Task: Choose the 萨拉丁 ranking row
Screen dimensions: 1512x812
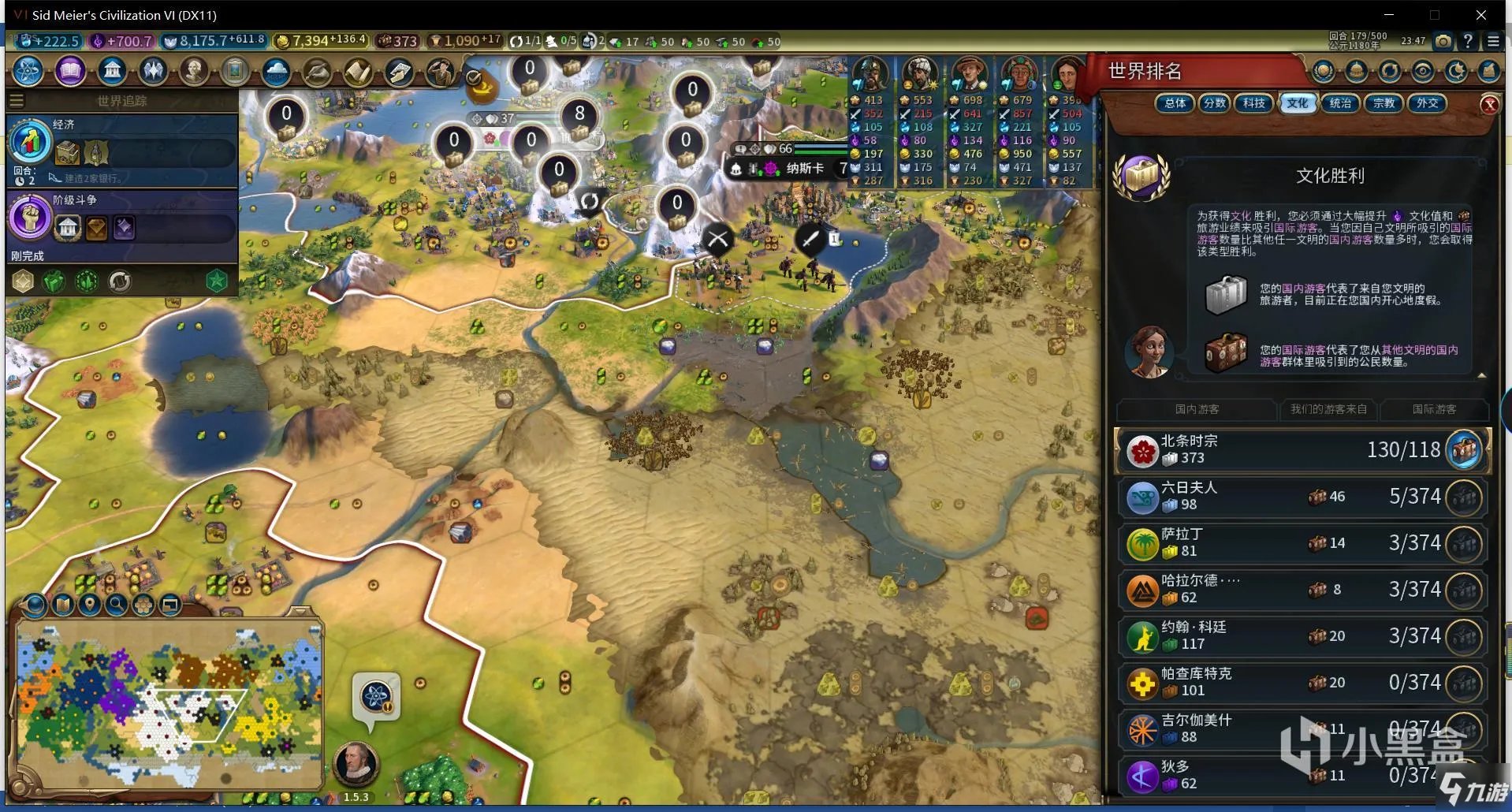Action: pos(1302,543)
